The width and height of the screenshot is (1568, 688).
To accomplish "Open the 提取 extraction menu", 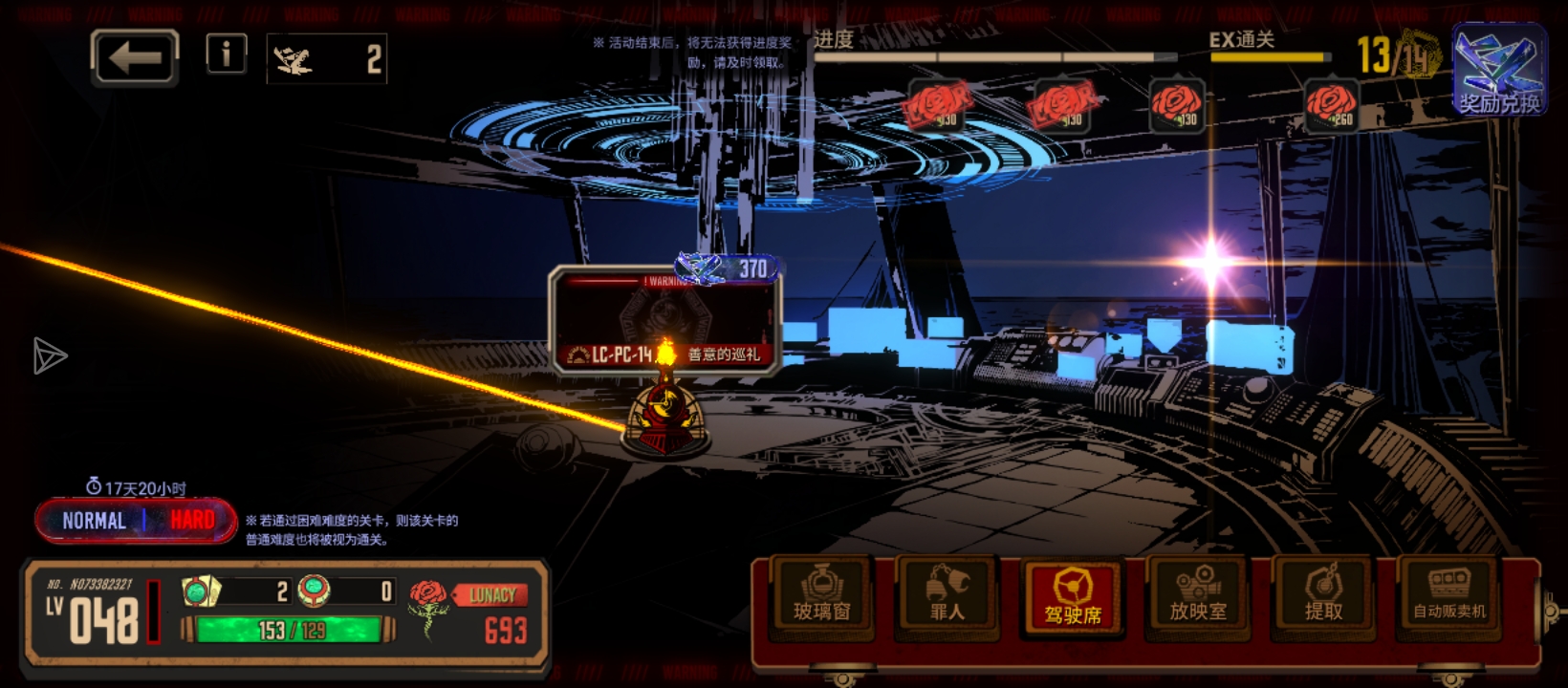I will (x=1323, y=597).
